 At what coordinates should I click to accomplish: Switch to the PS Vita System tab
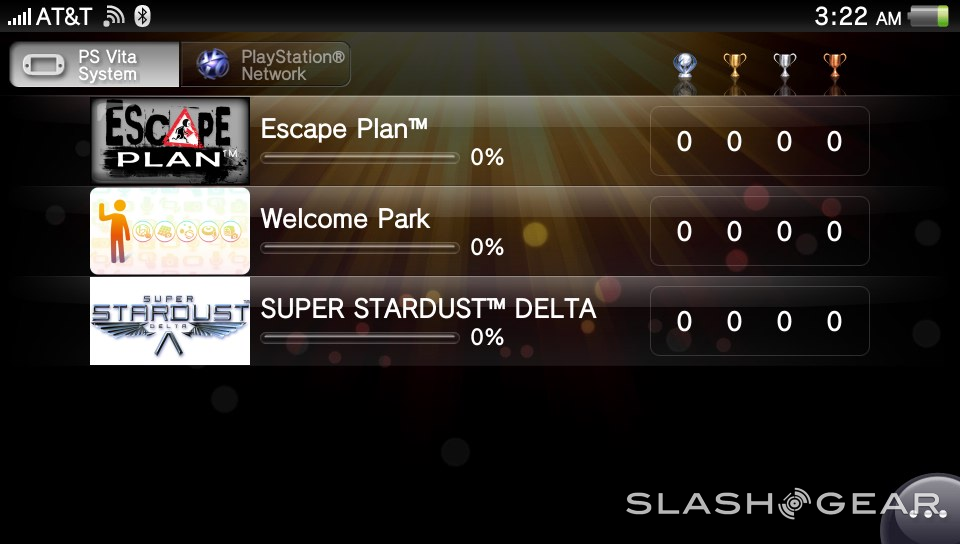95,64
